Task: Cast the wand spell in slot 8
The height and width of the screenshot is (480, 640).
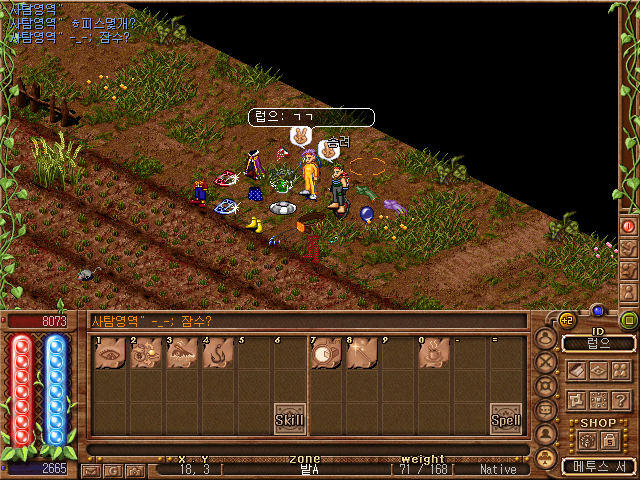Action: tap(361, 354)
